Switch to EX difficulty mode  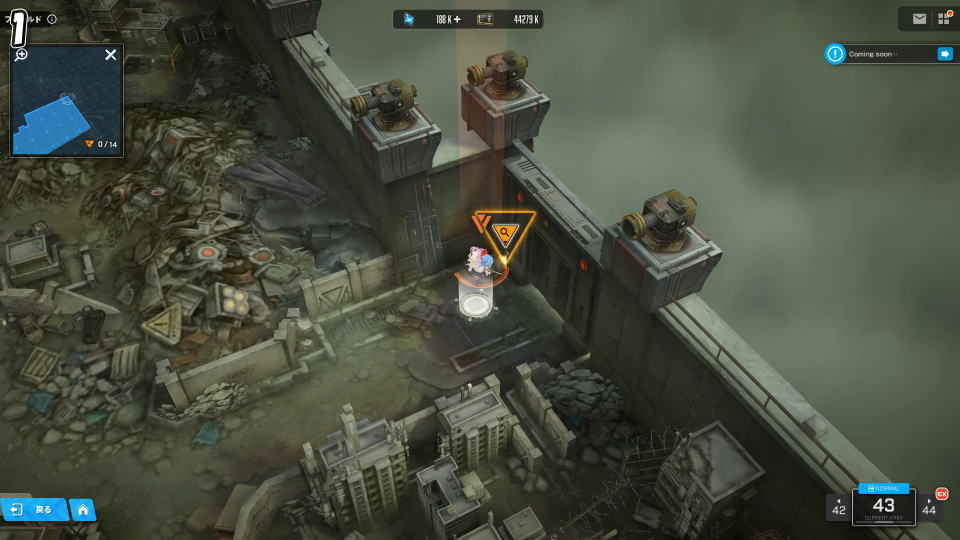pyautogui.click(x=941, y=493)
